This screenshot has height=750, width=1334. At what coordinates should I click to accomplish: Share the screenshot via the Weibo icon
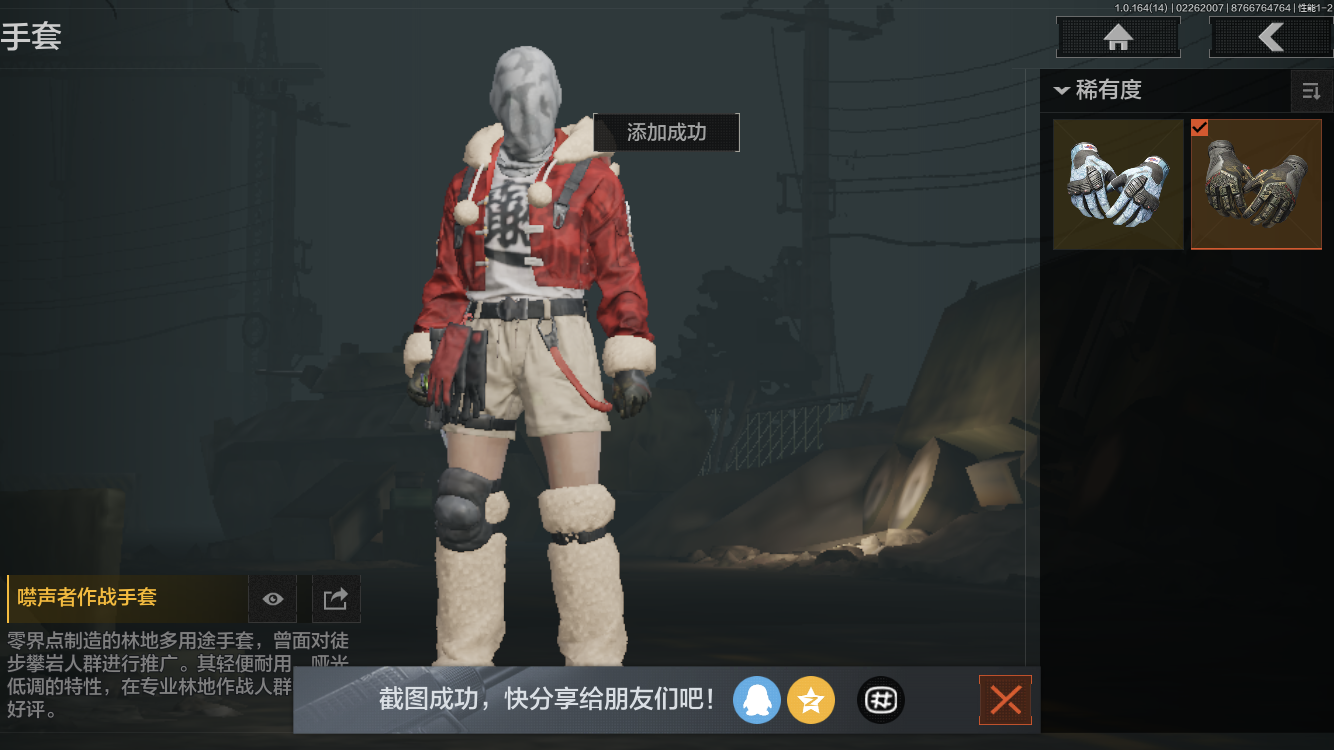pos(879,700)
